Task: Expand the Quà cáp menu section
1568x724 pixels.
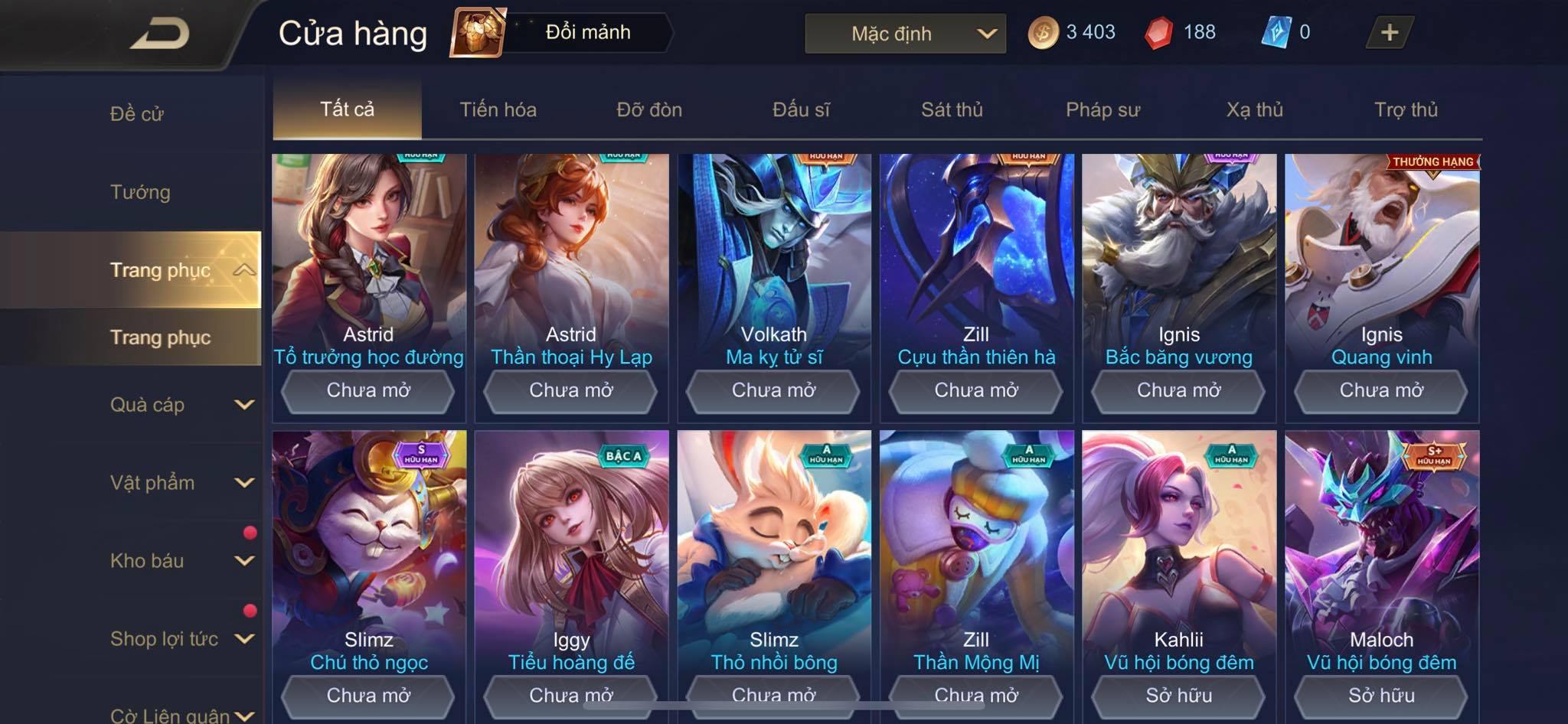Action: click(181, 405)
